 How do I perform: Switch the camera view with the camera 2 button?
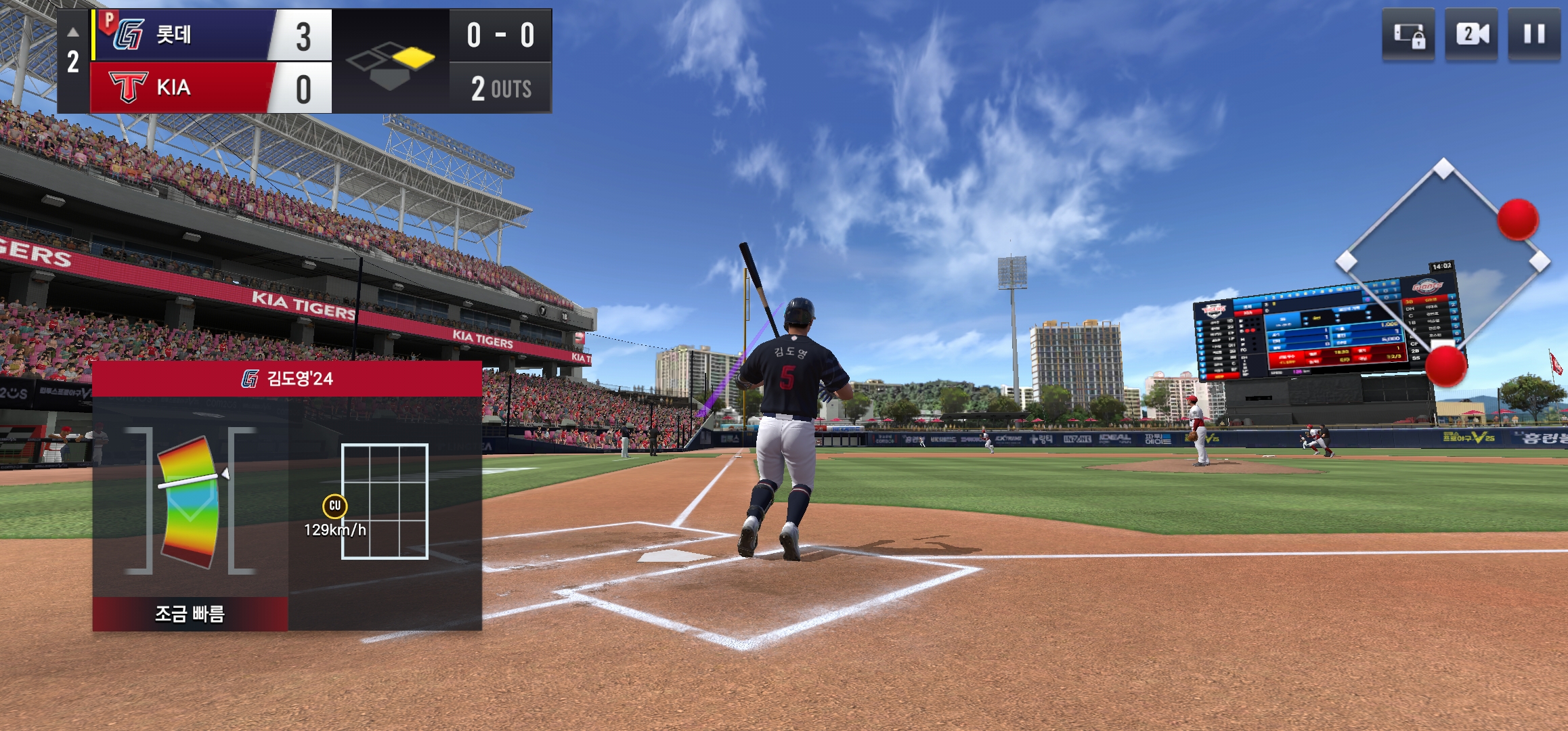(x=1471, y=35)
